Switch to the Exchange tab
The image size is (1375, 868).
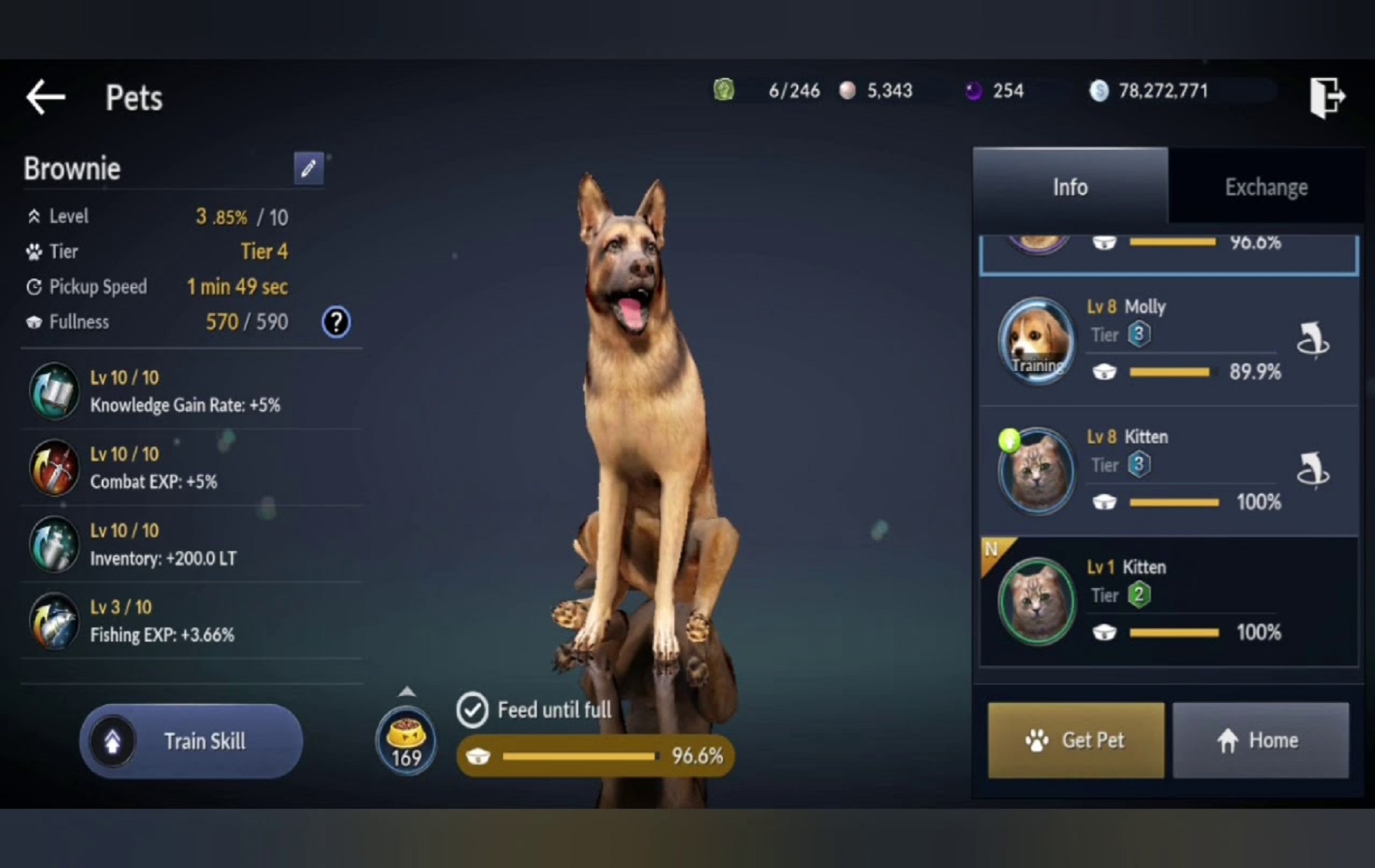(x=1265, y=187)
